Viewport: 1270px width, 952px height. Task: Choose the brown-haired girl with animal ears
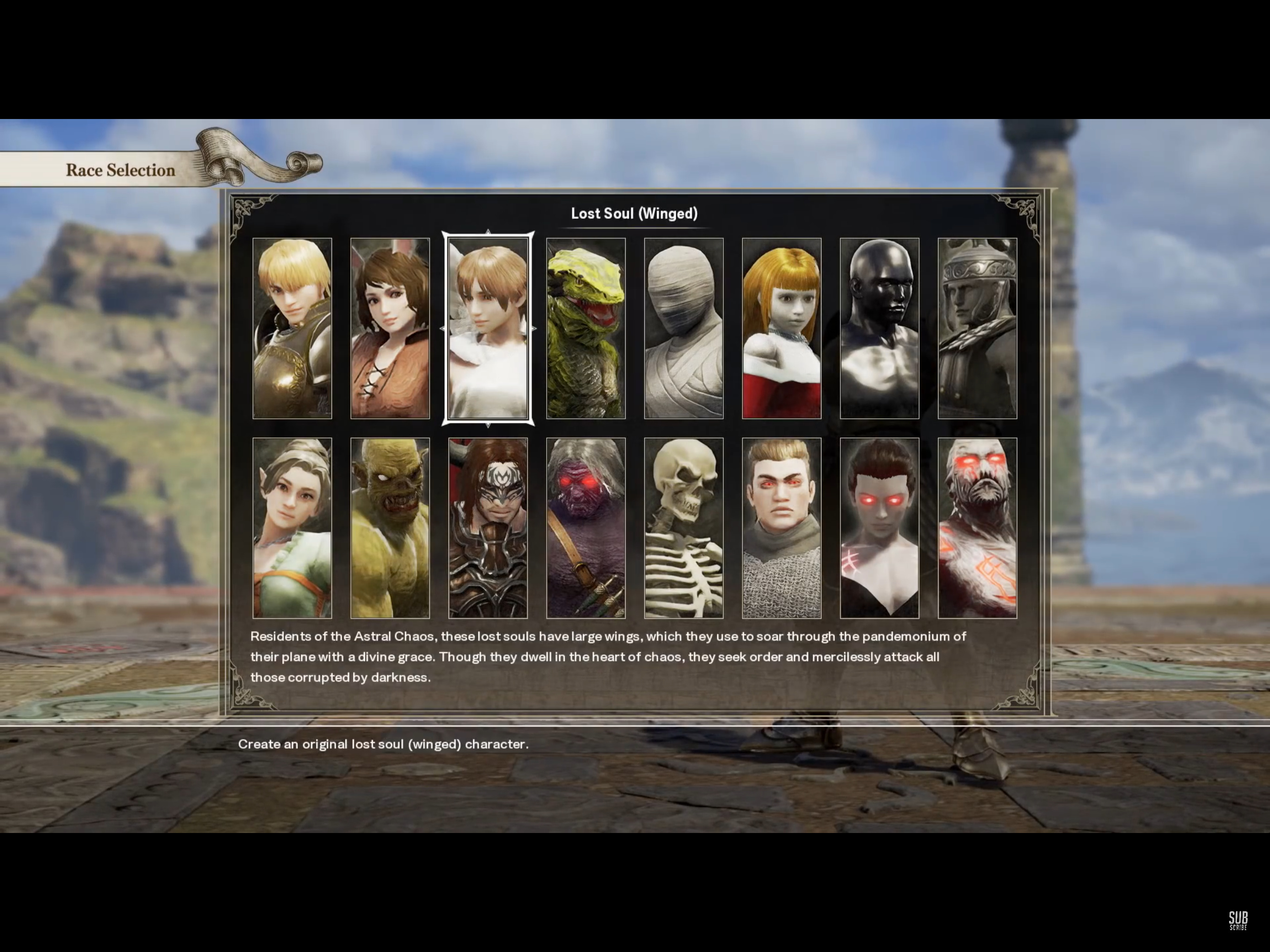pos(390,328)
